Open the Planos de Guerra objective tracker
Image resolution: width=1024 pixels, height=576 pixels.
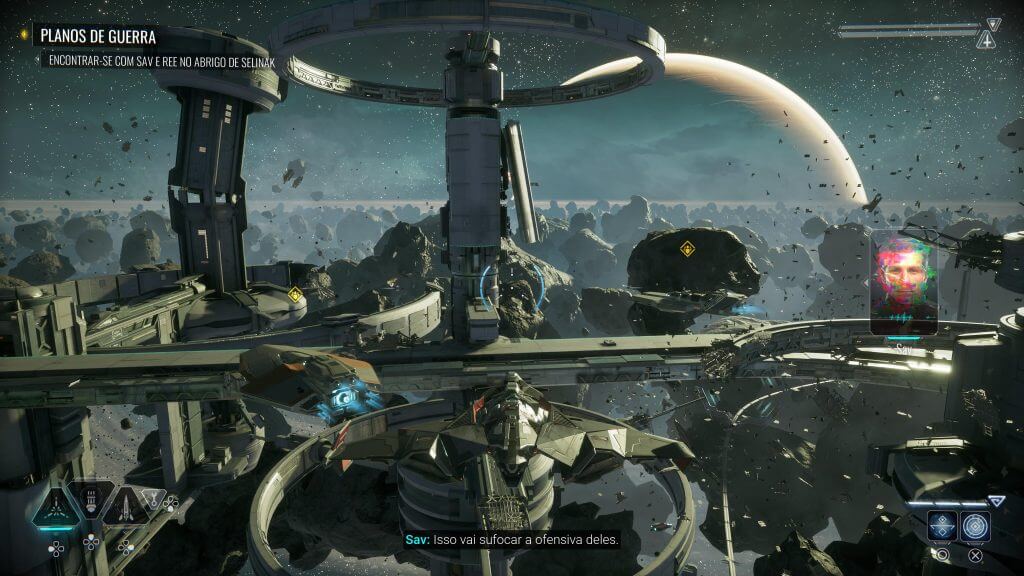(x=98, y=37)
